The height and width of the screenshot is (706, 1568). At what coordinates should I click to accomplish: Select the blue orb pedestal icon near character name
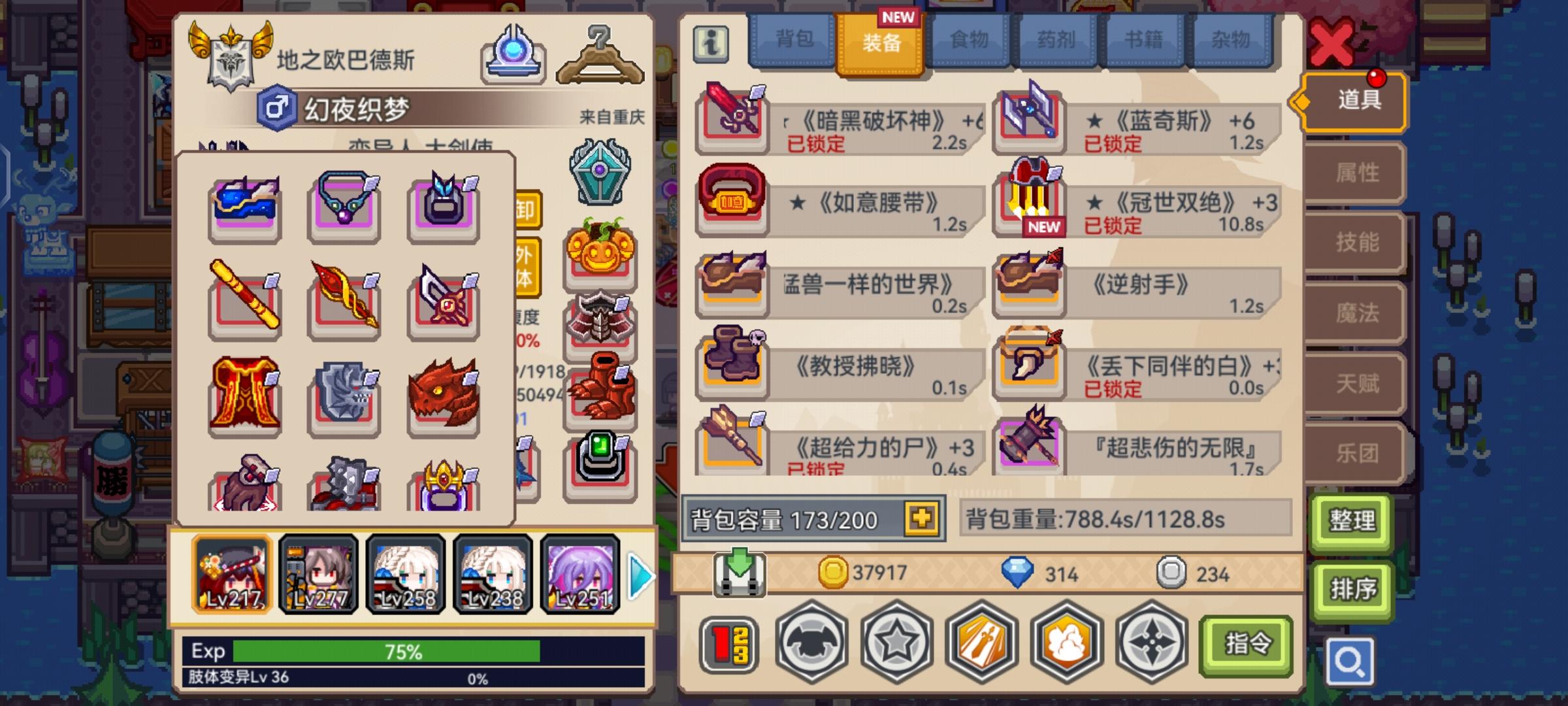point(514,59)
